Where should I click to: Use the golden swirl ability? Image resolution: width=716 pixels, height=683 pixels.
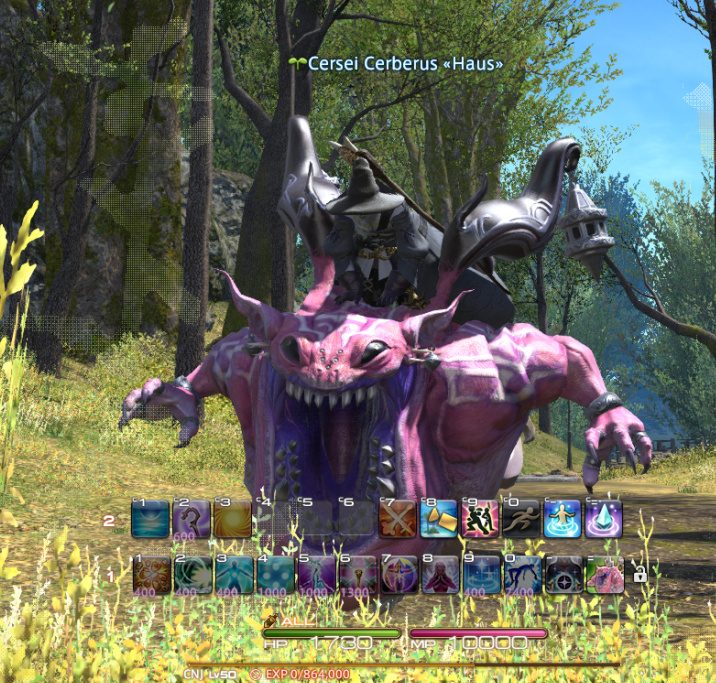[x=231, y=520]
